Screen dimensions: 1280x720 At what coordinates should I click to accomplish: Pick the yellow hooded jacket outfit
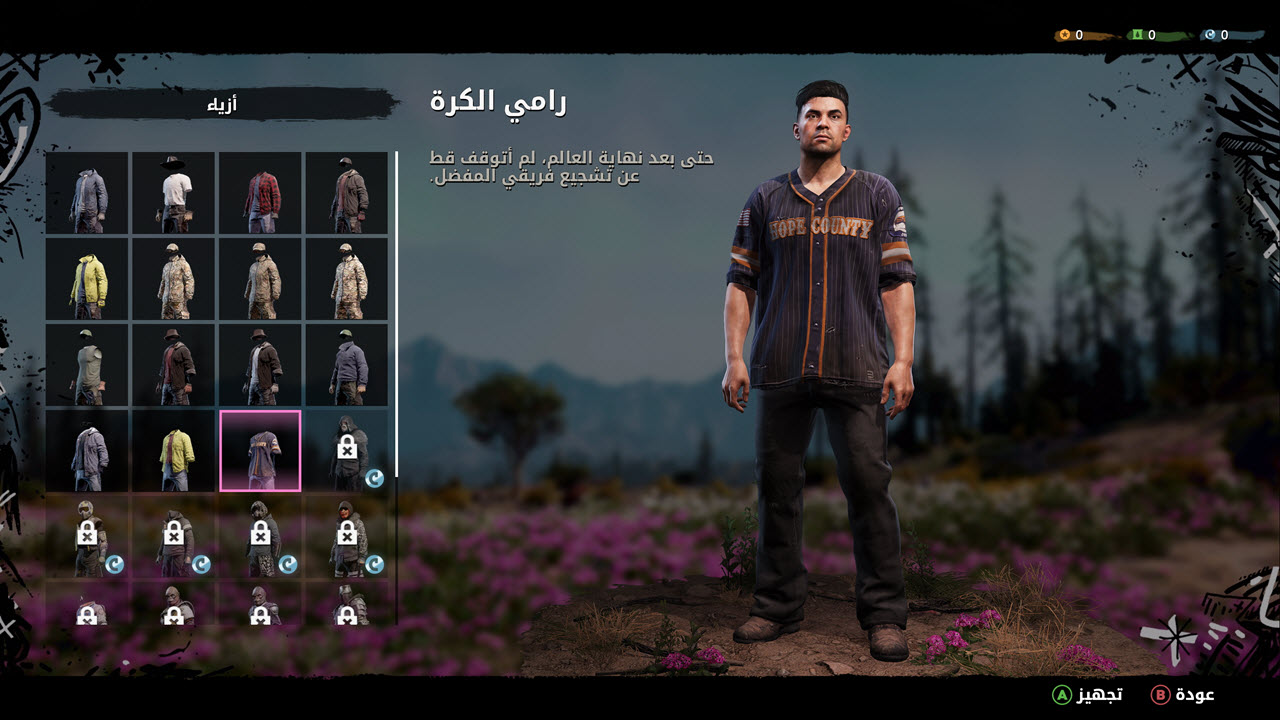click(87, 279)
